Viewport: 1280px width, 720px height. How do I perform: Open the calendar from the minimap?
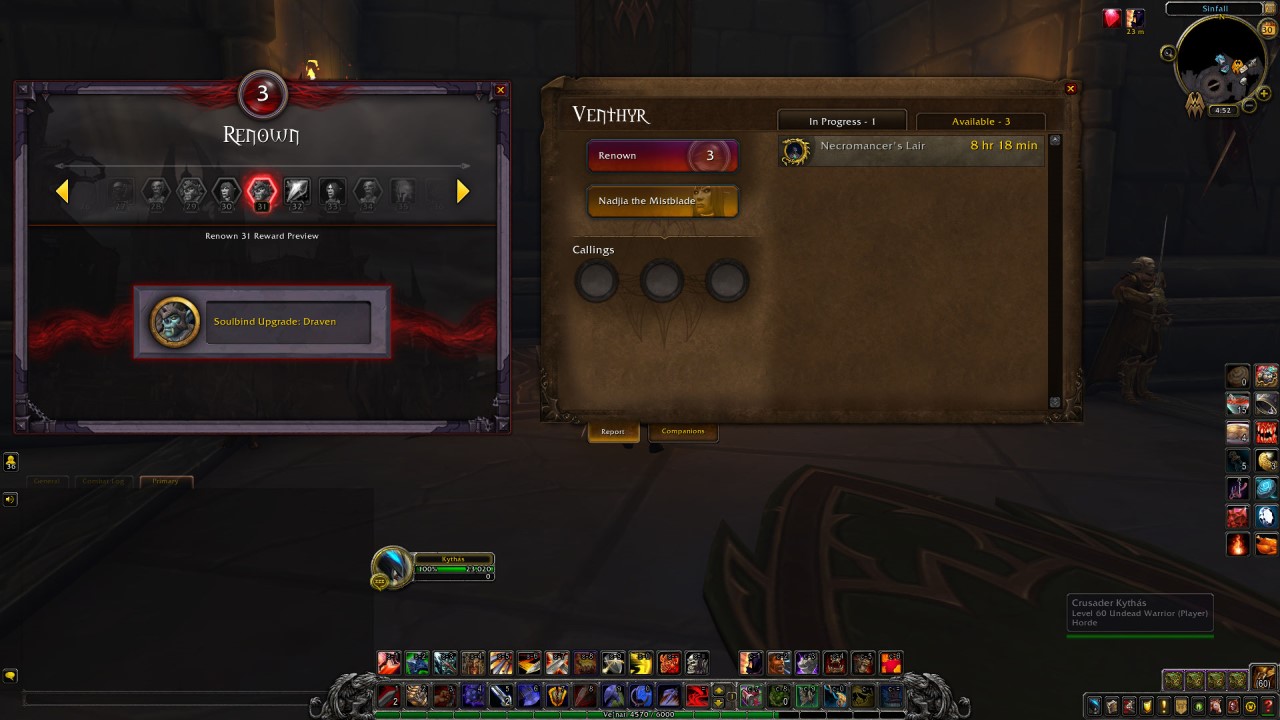tap(1266, 29)
